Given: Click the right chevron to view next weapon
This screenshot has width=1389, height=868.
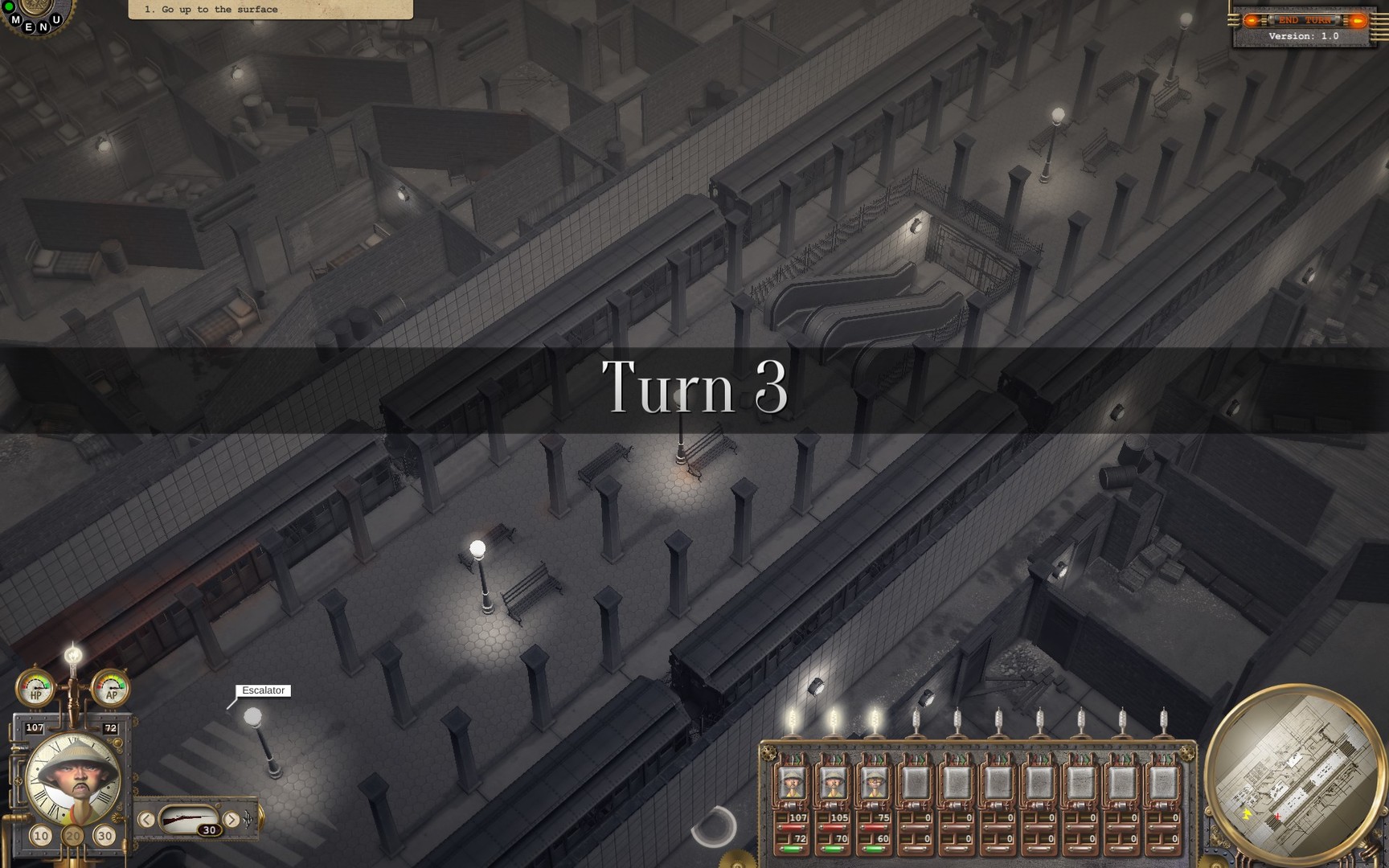Looking at the screenshot, I should 231,820.
